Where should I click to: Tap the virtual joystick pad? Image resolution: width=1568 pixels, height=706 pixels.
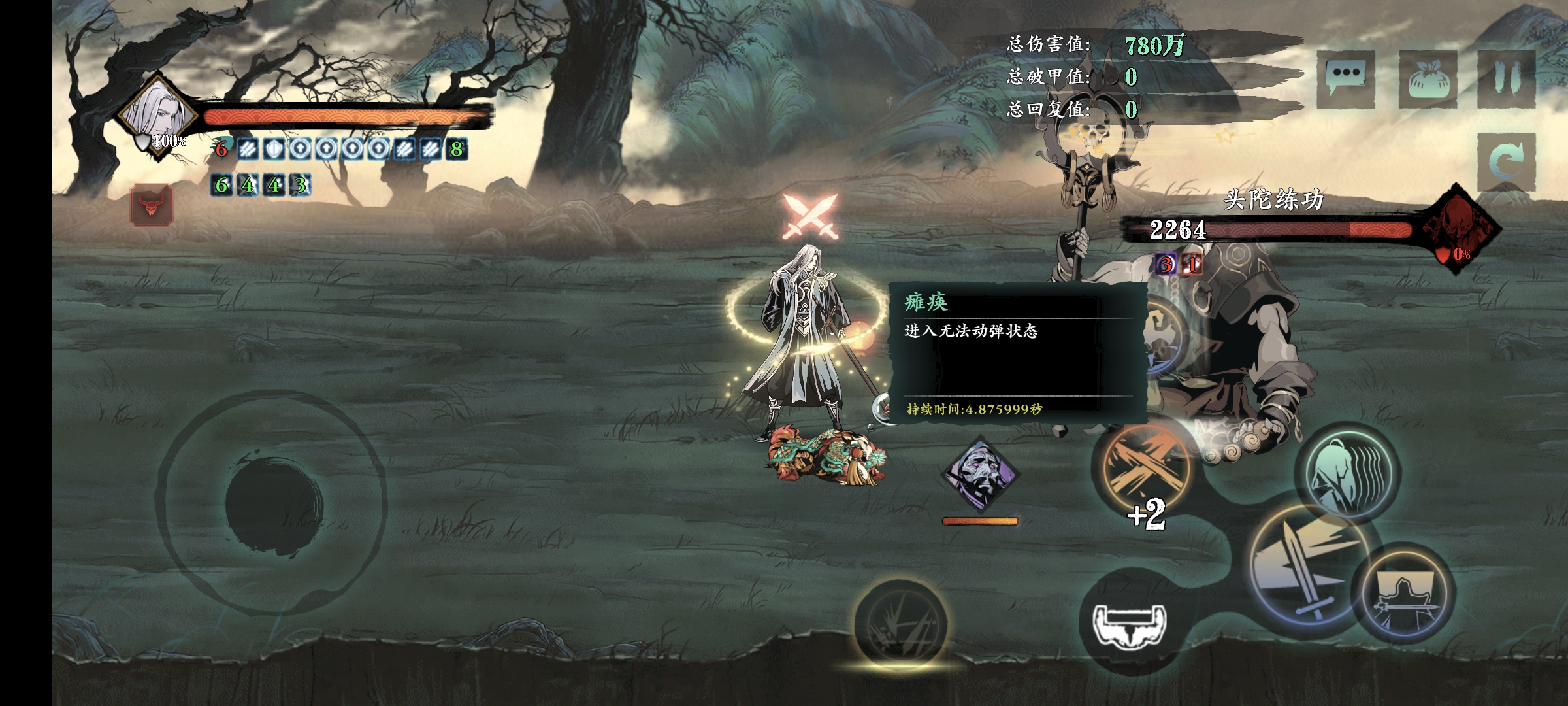274,502
